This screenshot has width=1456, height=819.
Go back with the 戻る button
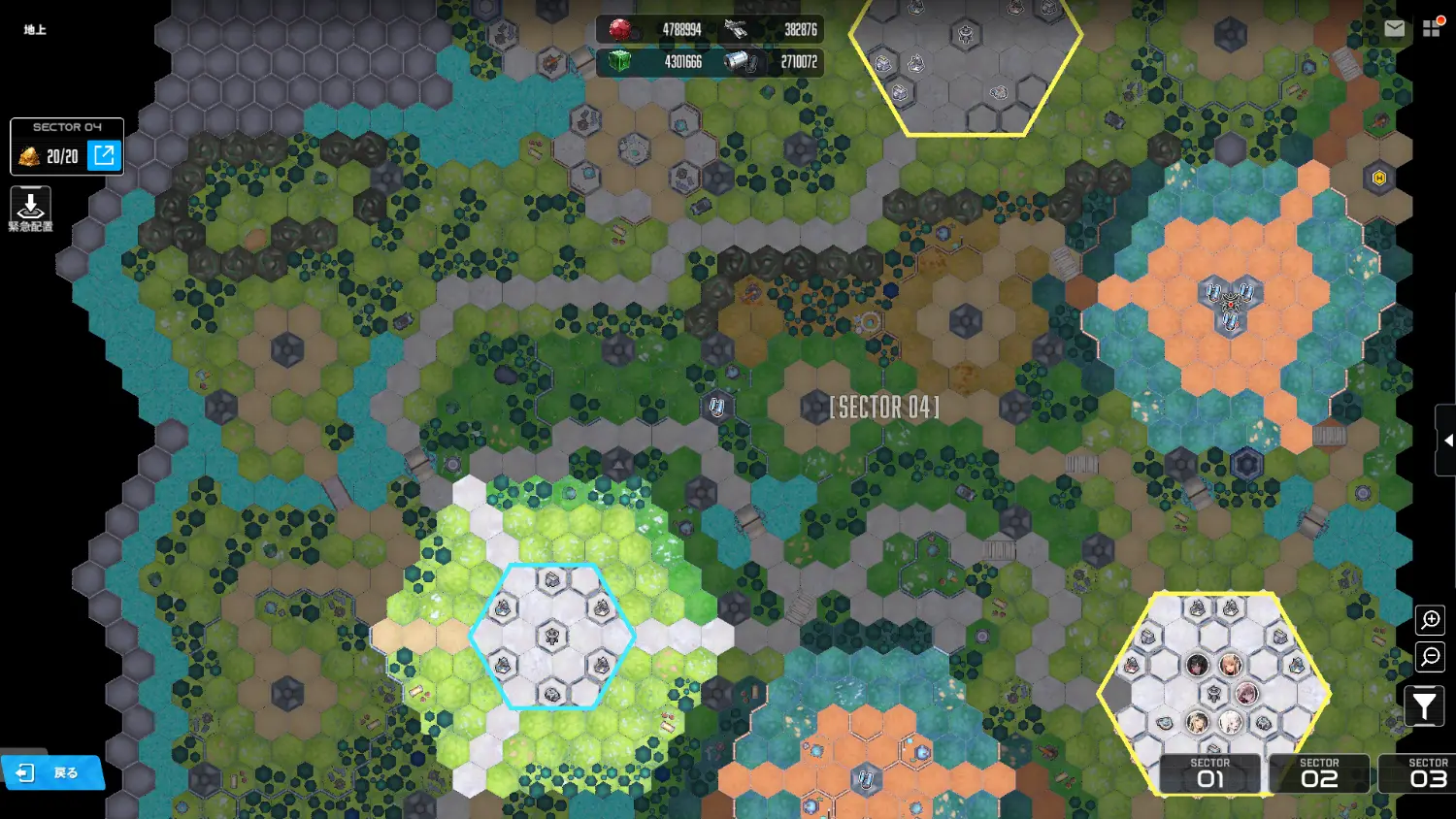(x=53, y=772)
